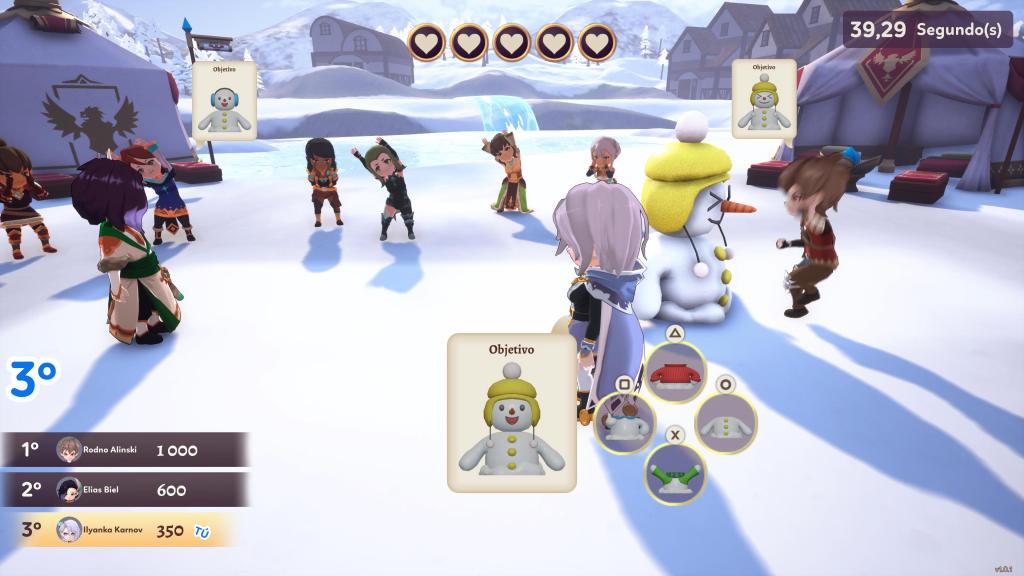The height and width of the screenshot is (576, 1024).
Task: View the blue earmuff snowman Objetivo card
Action: point(224,100)
